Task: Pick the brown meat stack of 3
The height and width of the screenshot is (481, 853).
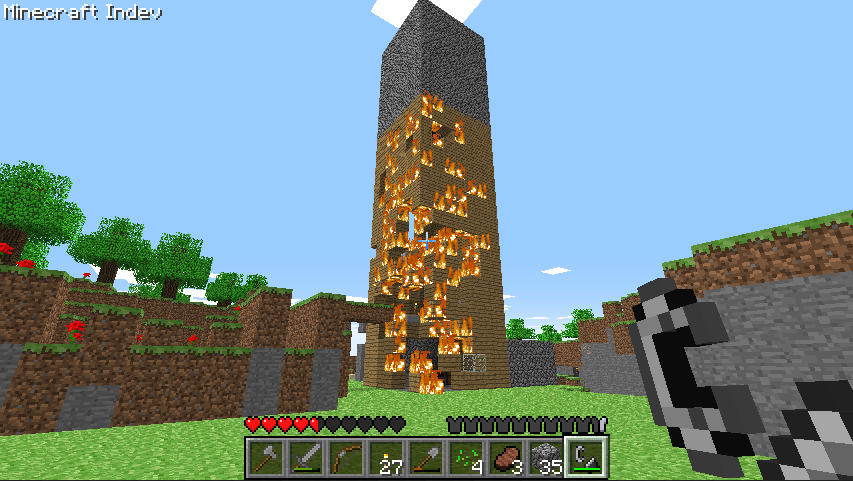Action: point(505,458)
